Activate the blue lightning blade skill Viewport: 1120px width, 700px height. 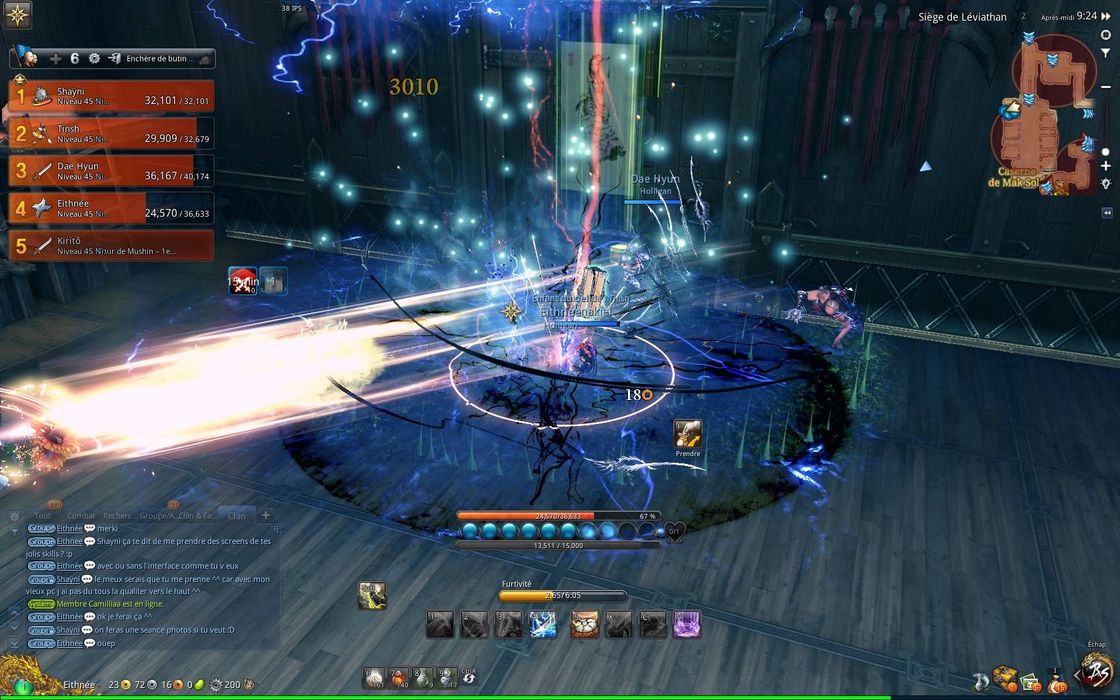(x=542, y=625)
